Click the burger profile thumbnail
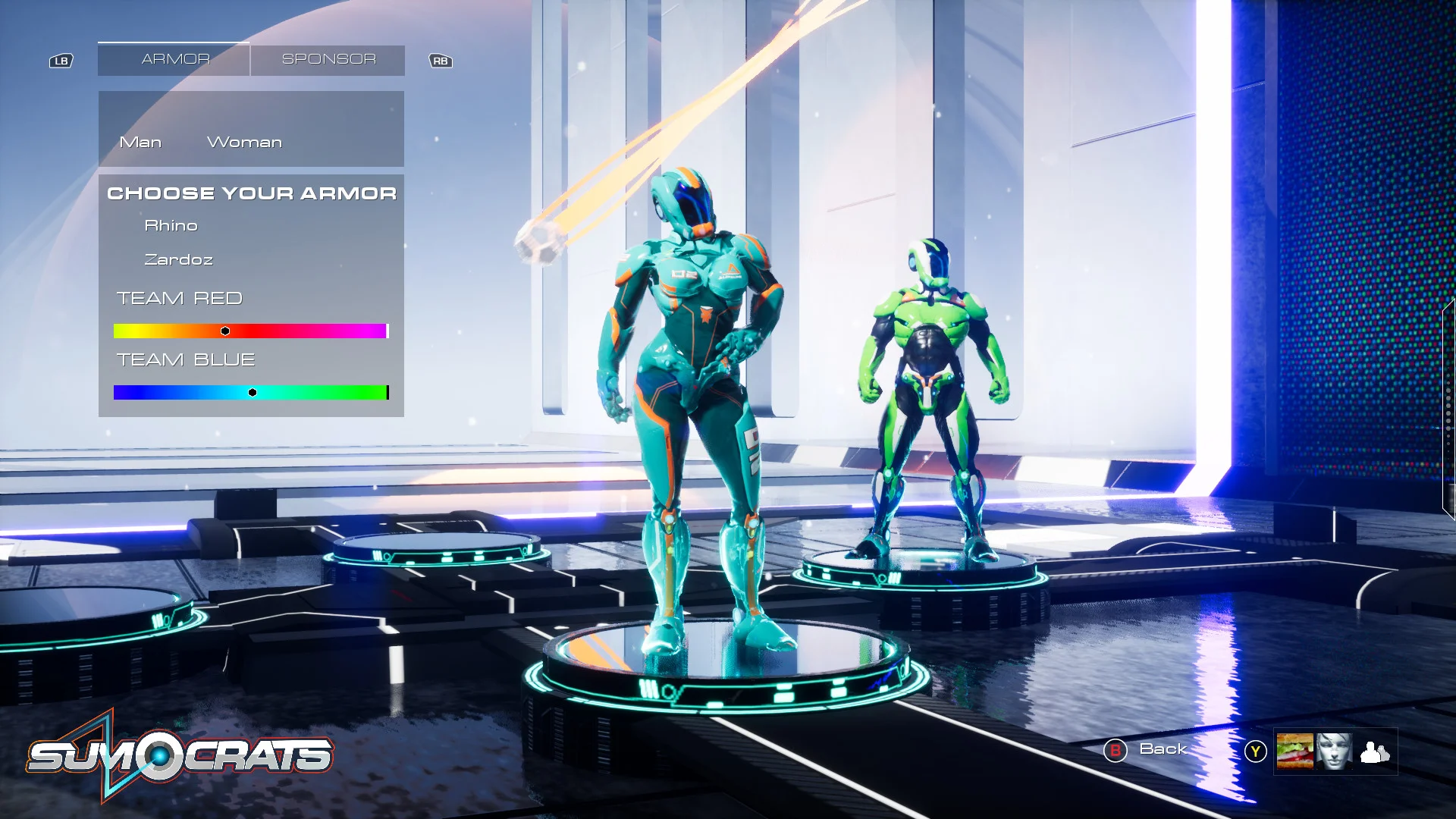This screenshot has height=819, width=1456. click(1294, 752)
